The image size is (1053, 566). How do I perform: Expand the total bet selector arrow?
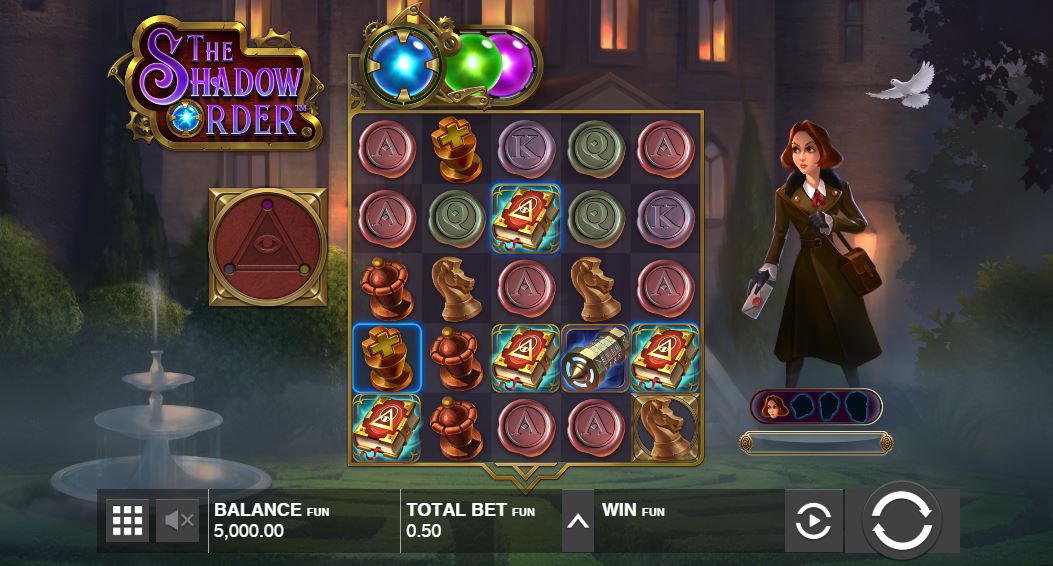(x=578, y=521)
